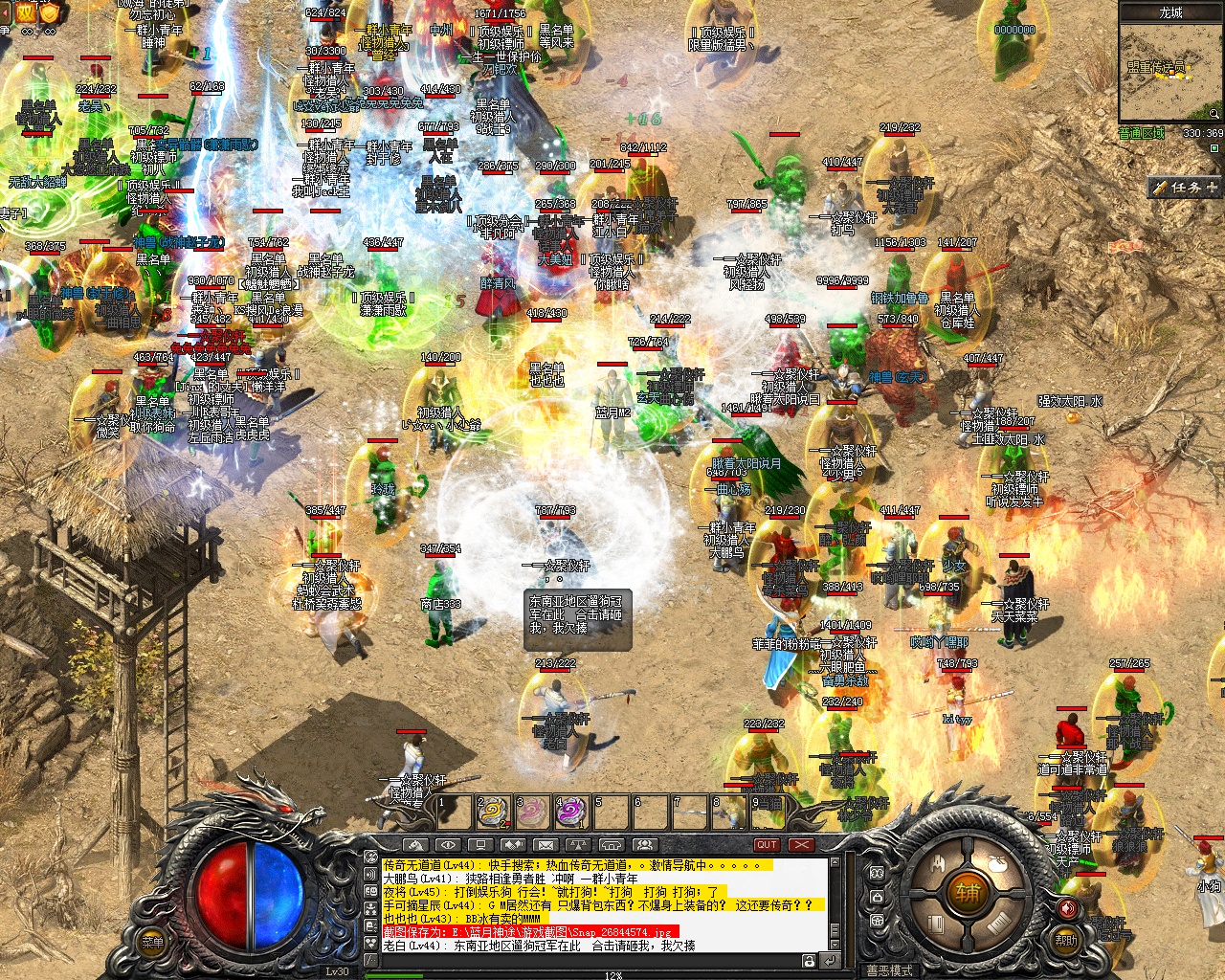Activate the central 辅 assist button

pyautogui.click(x=967, y=895)
